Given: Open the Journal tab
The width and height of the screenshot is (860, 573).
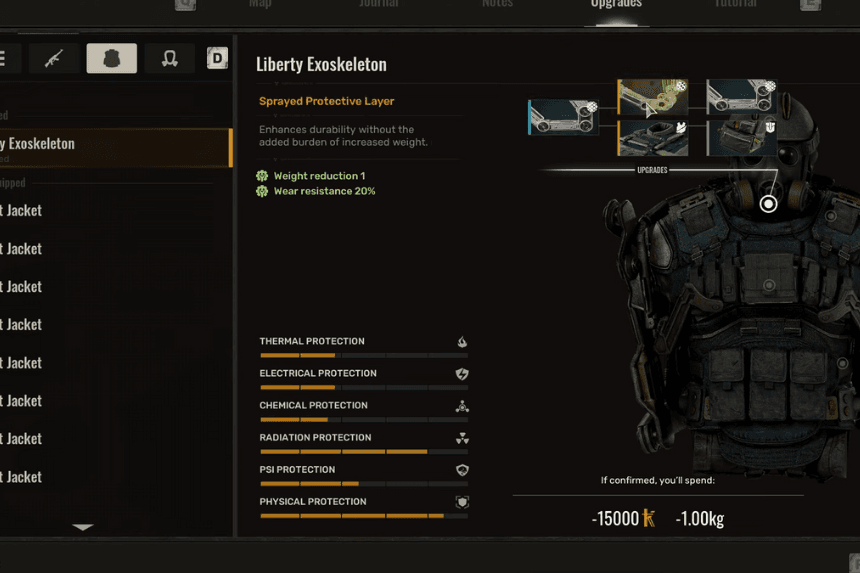Looking at the screenshot, I should (379, 4).
